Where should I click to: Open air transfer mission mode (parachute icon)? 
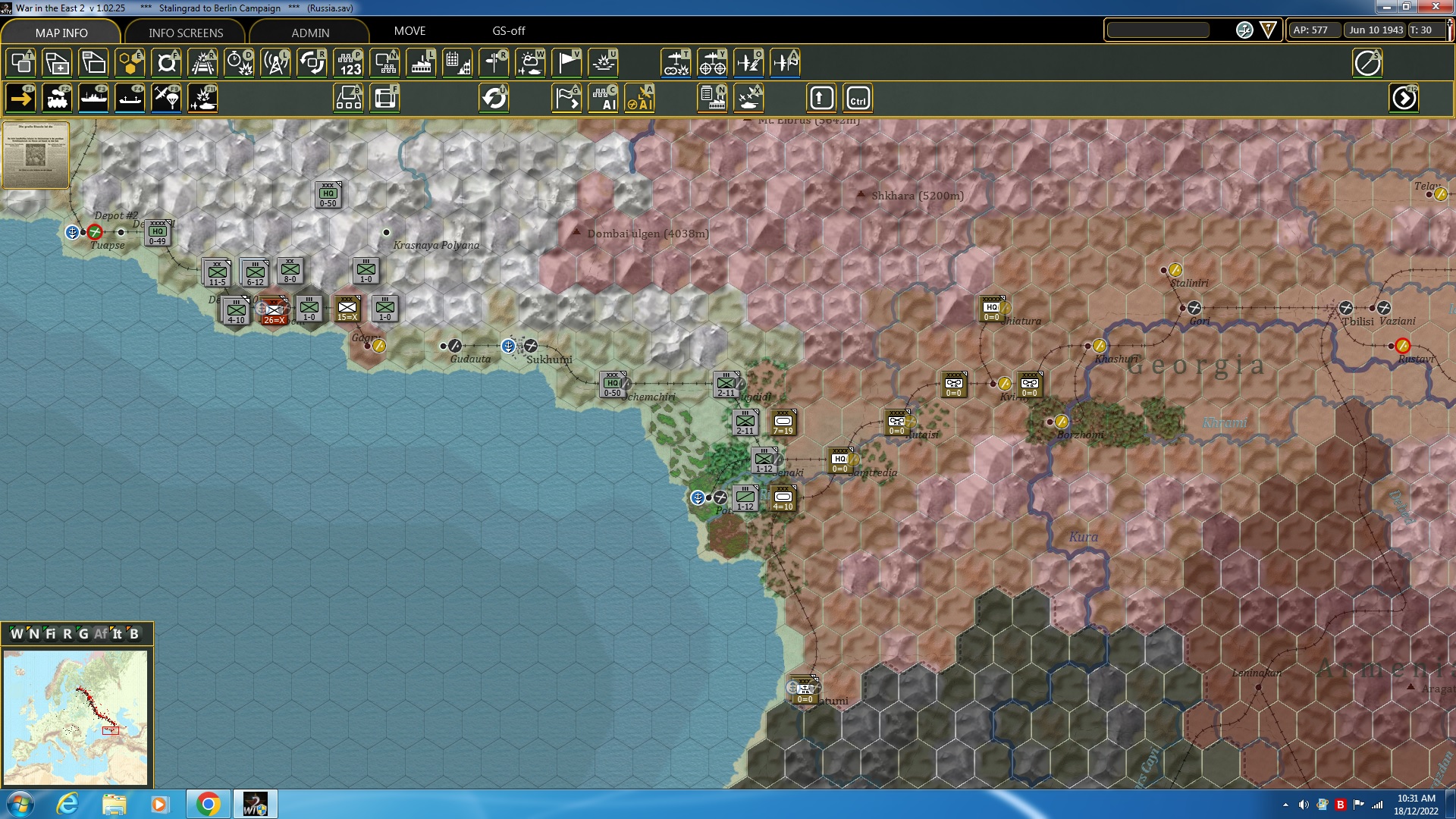point(166,98)
